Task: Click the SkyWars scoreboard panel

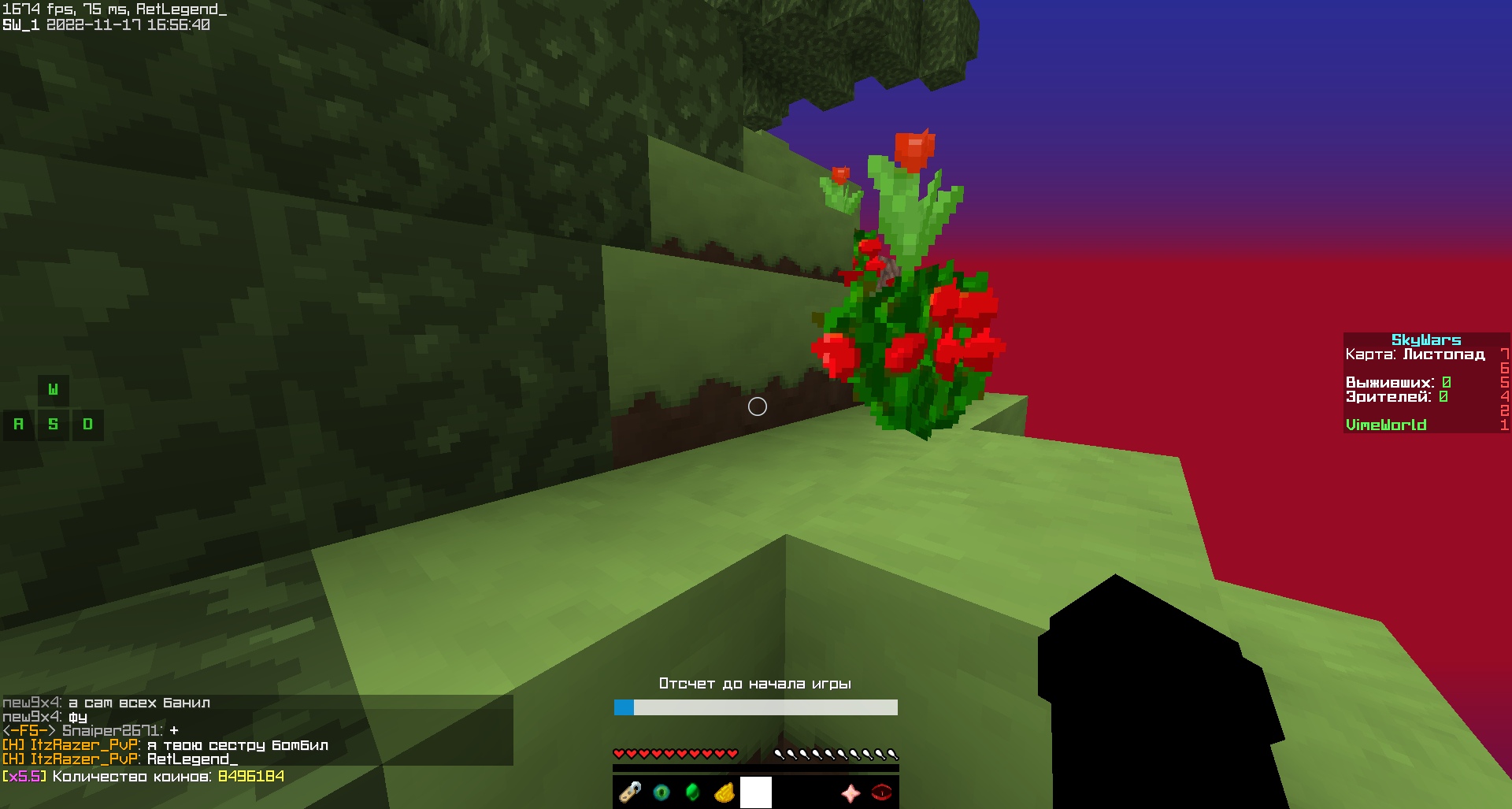Action: coord(1425,383)
